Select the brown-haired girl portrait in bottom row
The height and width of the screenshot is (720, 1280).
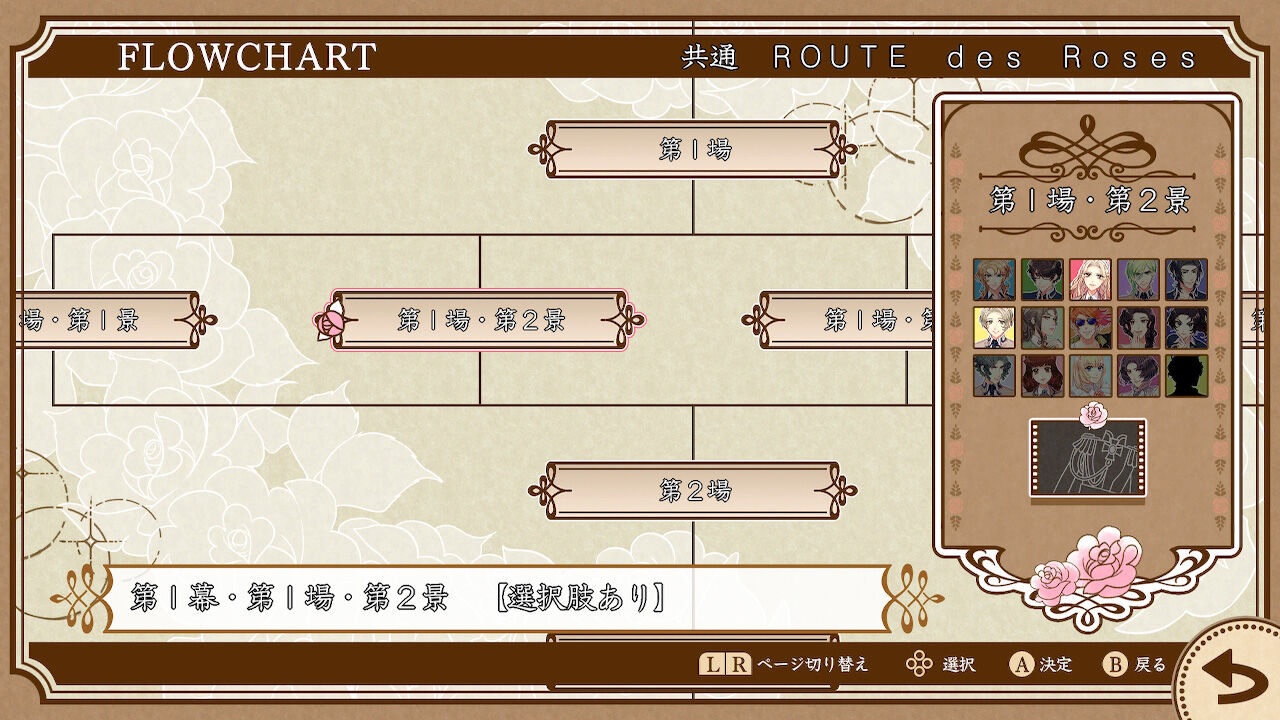click(1043, 376)
